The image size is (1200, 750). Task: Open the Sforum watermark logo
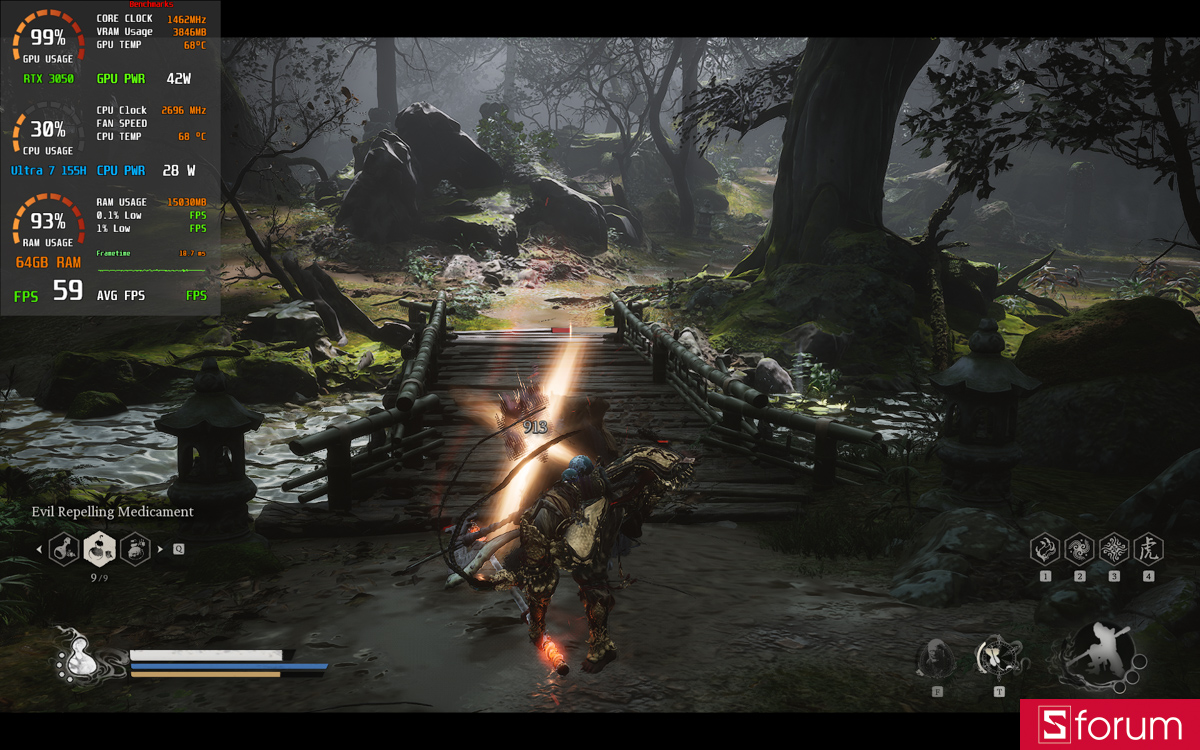pyautogui.click(x=1110, y=725)
